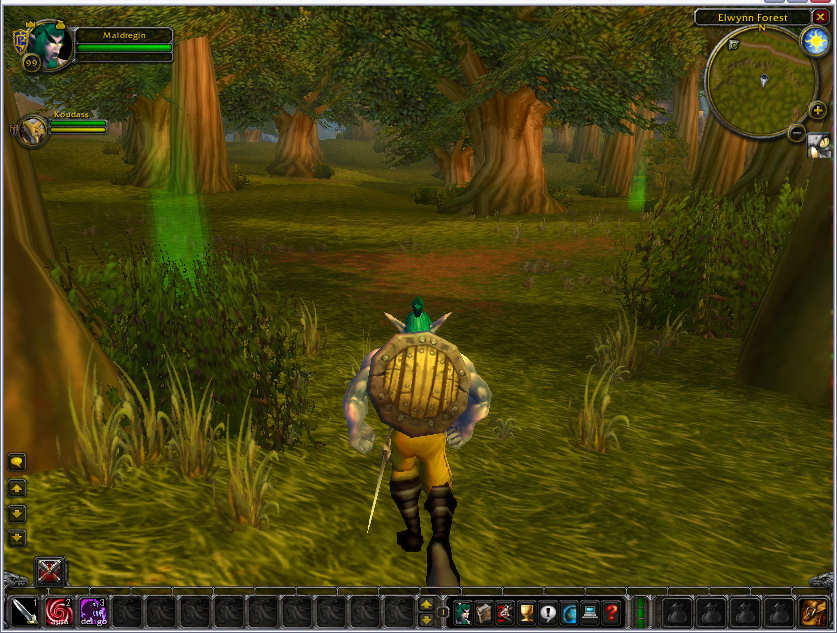
Task: Use the red spiral ability in slot 2
Action: 59,611
